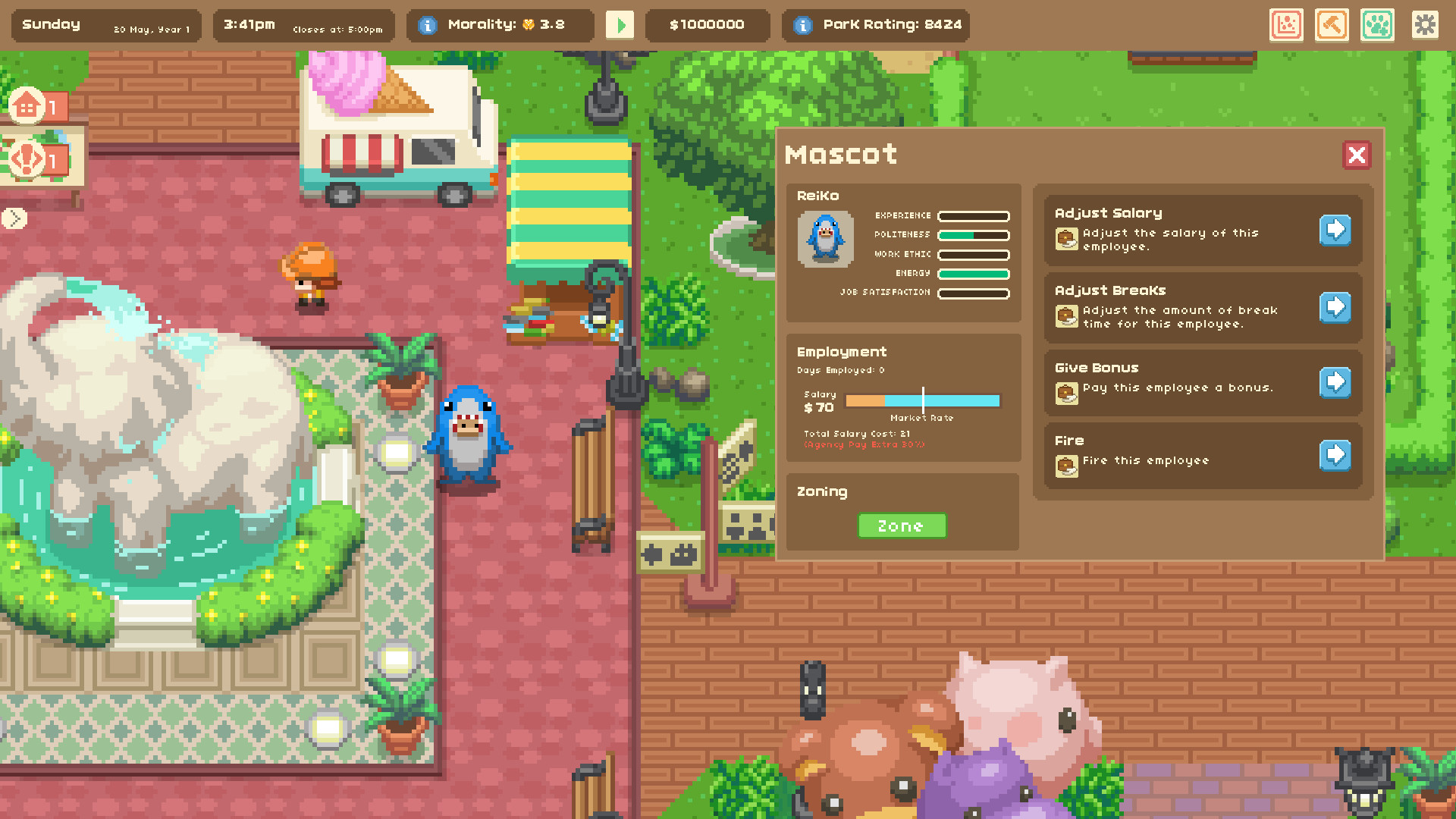
Task: Open the game settings gear
Action: click(x=1425, y=25)
